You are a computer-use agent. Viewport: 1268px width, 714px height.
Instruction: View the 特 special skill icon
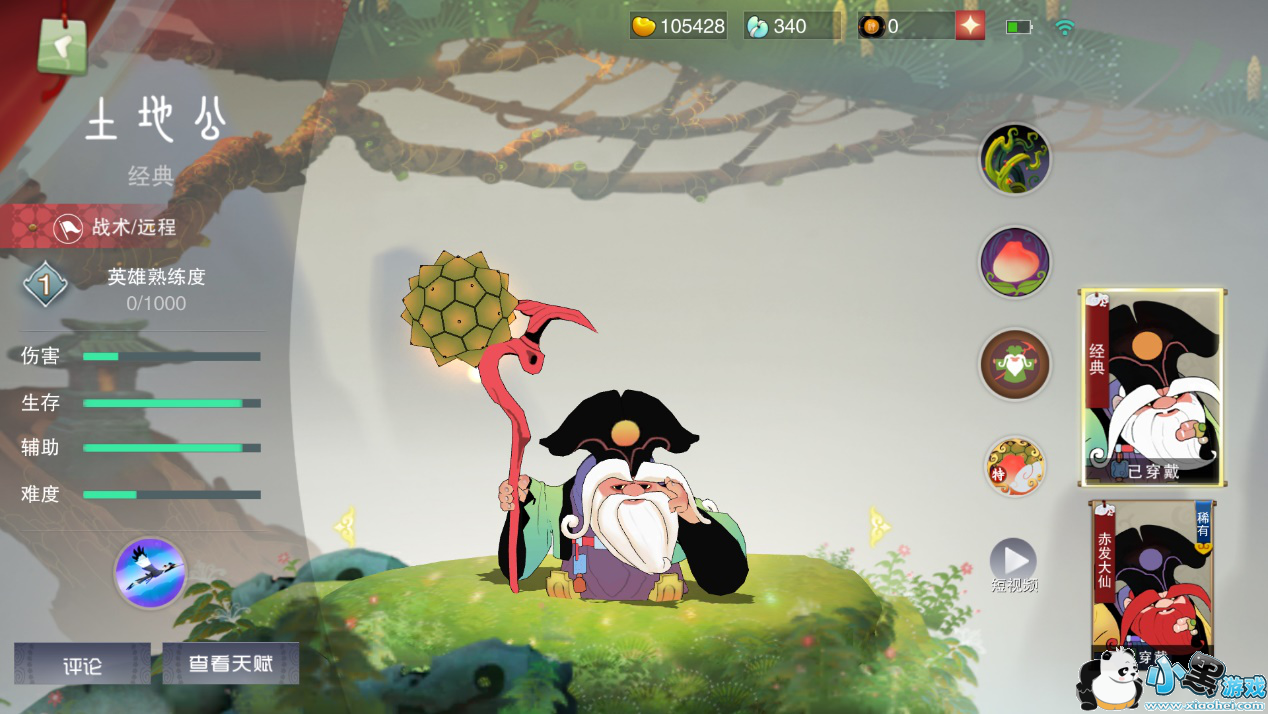(1014, 466)
